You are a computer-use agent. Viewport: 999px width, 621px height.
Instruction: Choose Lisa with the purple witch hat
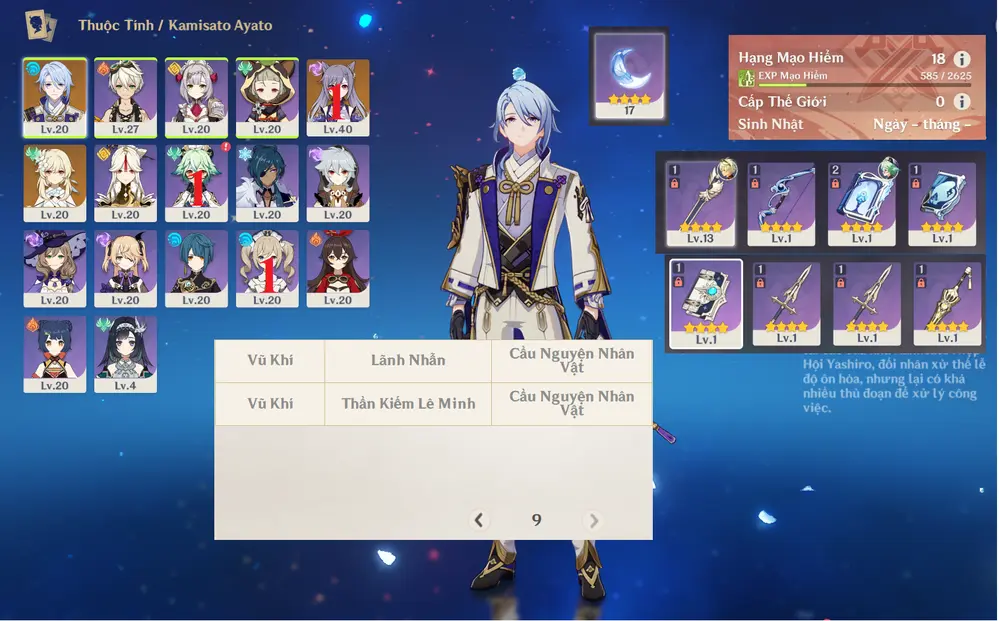pyautogui.click(x=54, y=268)
